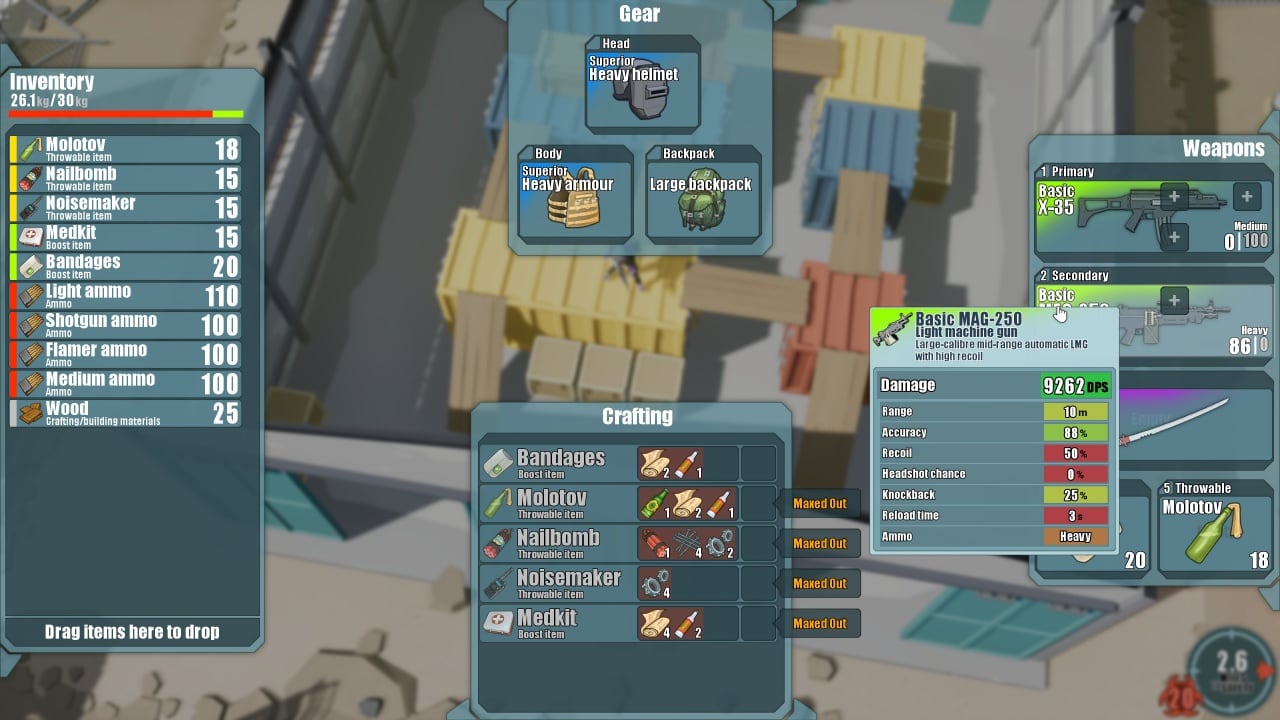Click the Bandages inventory entry
This screenshot has width=1280, height=720.
coord(126,266)
